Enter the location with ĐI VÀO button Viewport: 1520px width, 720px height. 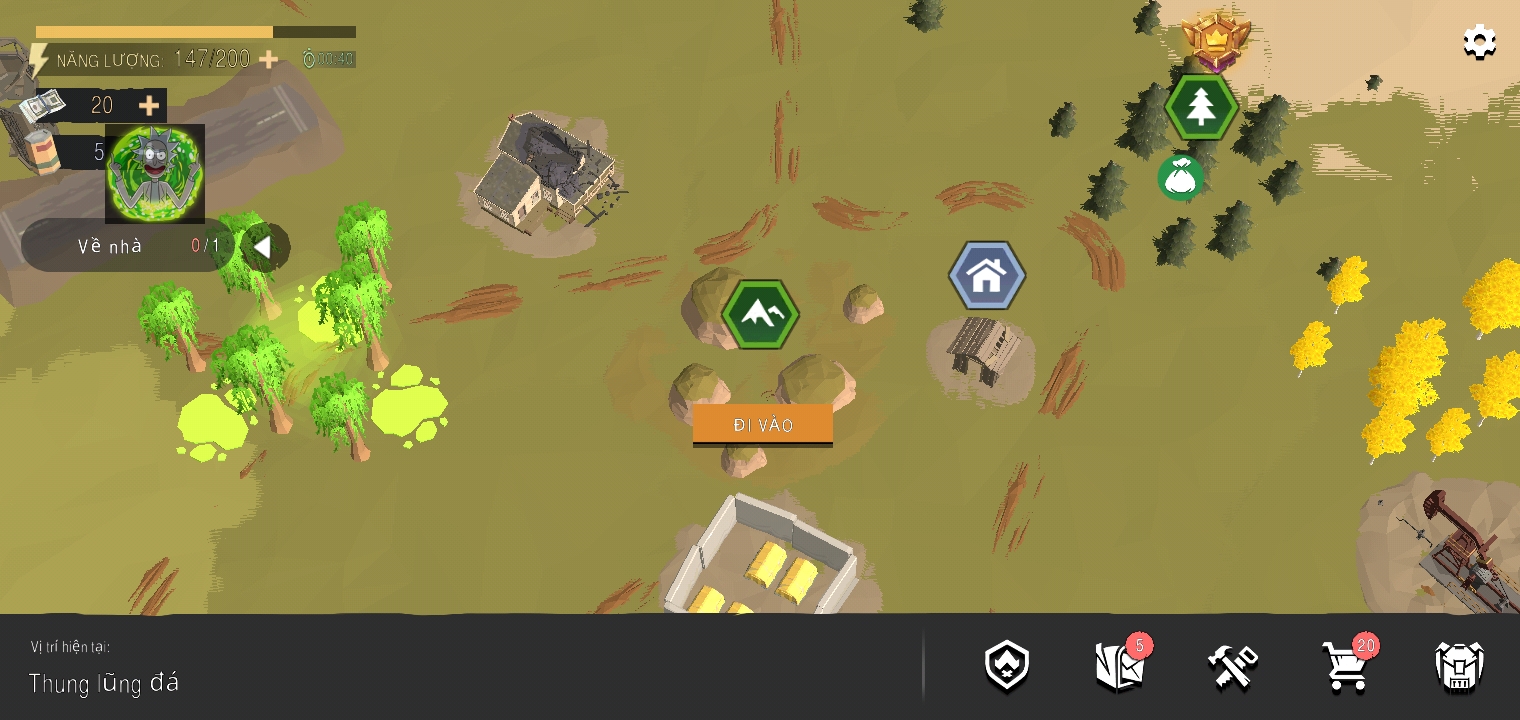click(763, 425)
